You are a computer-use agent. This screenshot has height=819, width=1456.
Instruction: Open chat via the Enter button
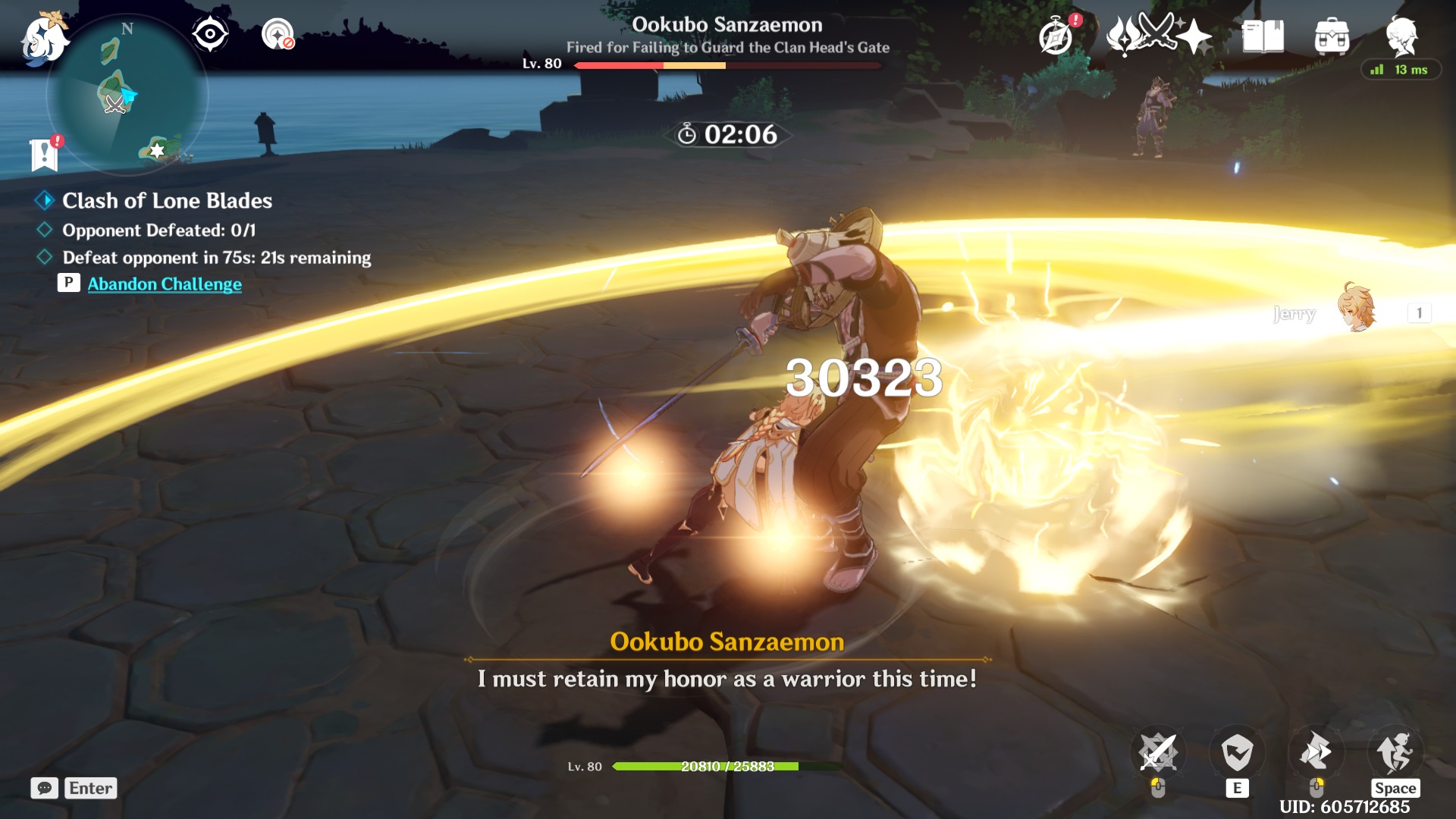click(90, 789)
